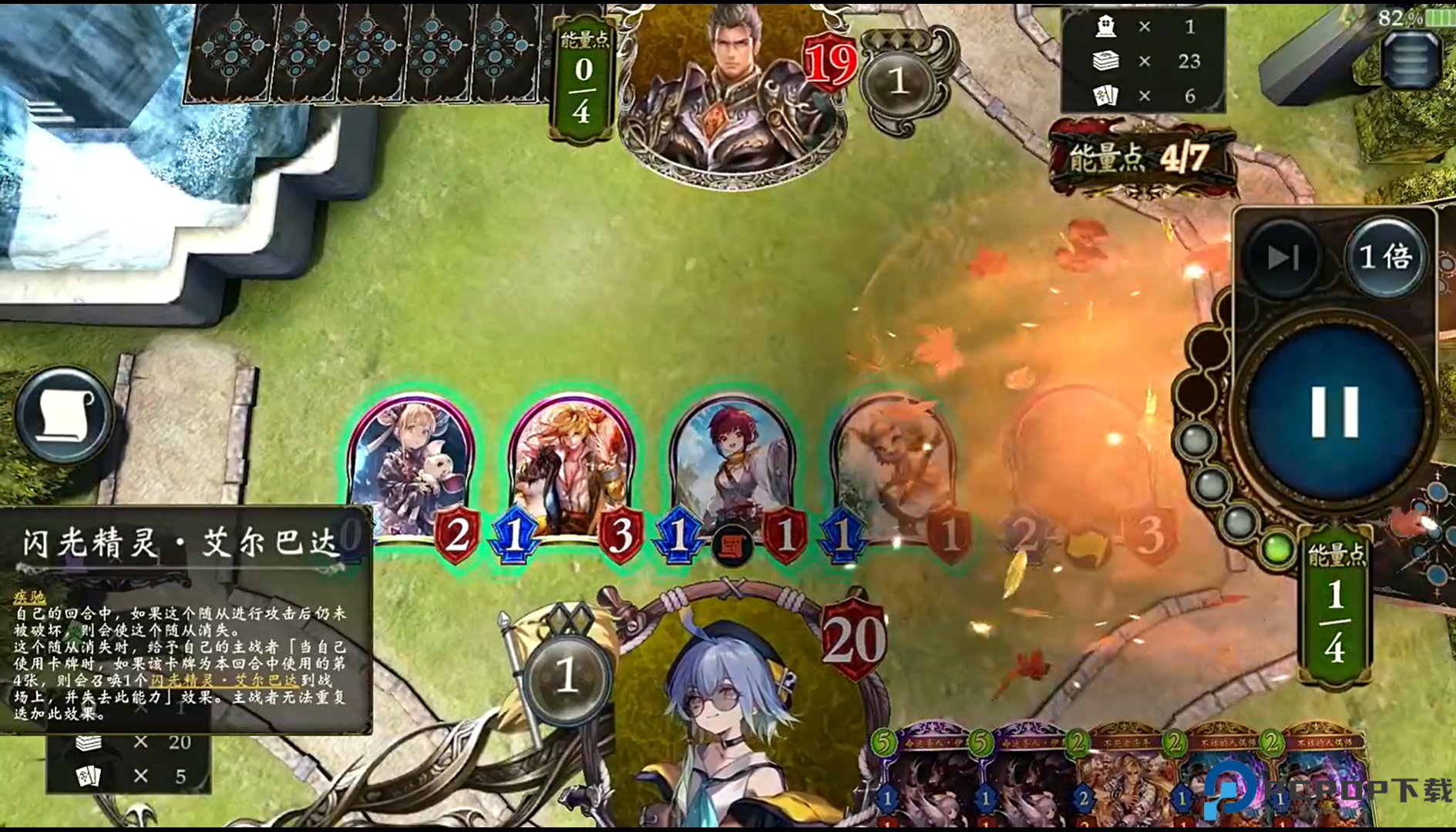Open the underlined 闪光精灵·艾尔巴达 link
Screen dimensions: 1456x832
pyautogui.click(x=224, y=680)
